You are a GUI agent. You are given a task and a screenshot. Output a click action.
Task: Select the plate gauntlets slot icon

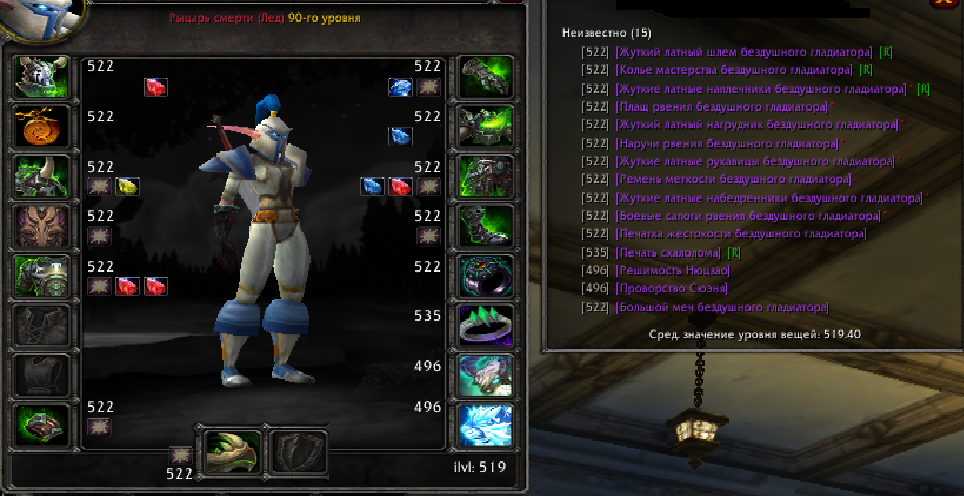pos(485,78)
